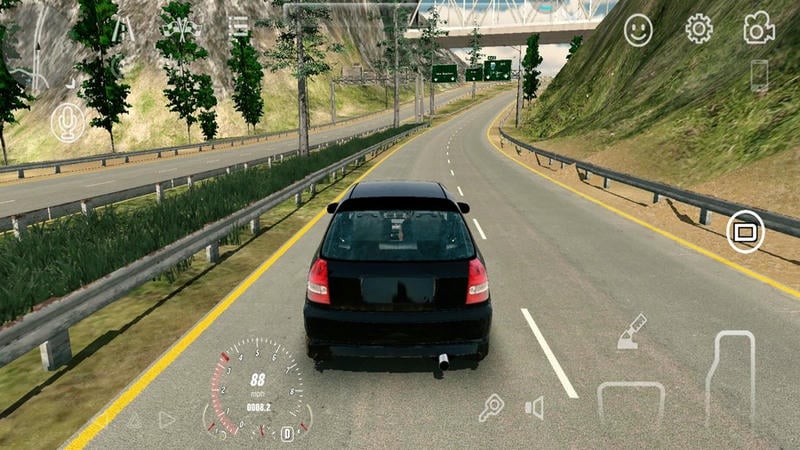Switch camera view with the camera icon
Image resolution: width=800 pixels, height=450 pixels.
tap(759, 29)
